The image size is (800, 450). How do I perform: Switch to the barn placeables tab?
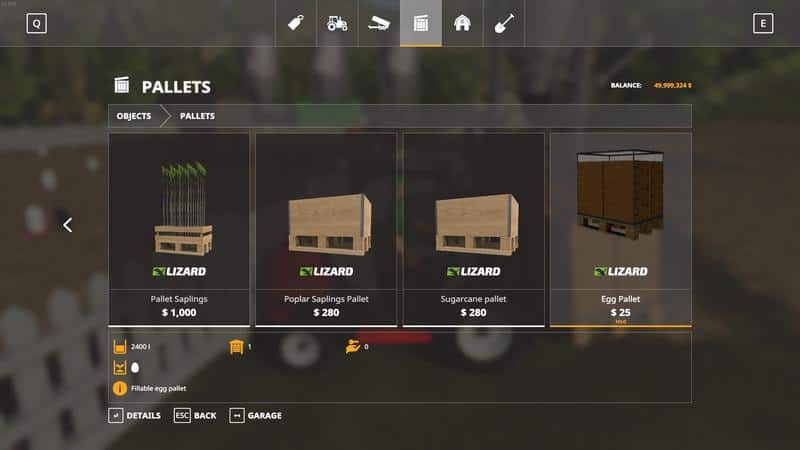(x=462, y=22)
